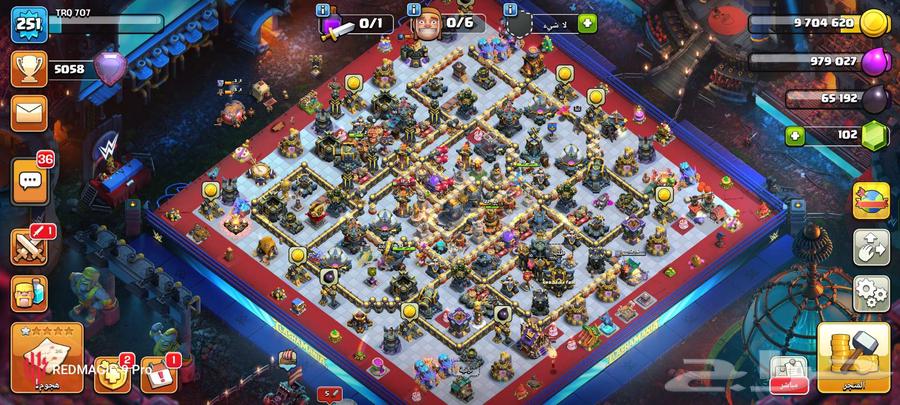Open the chat bubble with 36 notifications
The image size is (900, 405).
(x=29, y=181)
